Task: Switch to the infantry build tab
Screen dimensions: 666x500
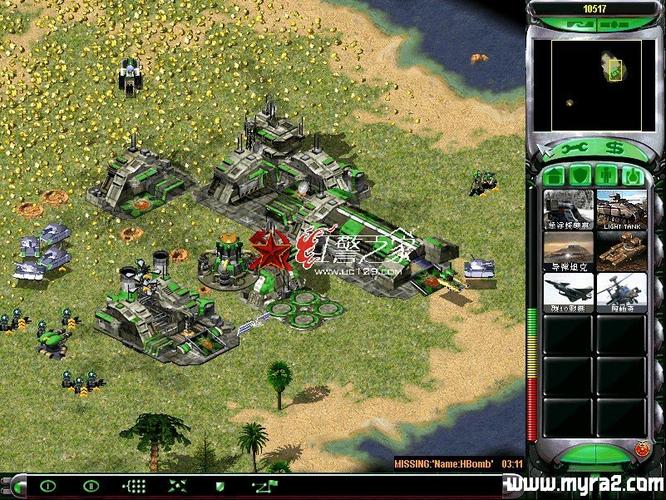Action: (606, 176)
